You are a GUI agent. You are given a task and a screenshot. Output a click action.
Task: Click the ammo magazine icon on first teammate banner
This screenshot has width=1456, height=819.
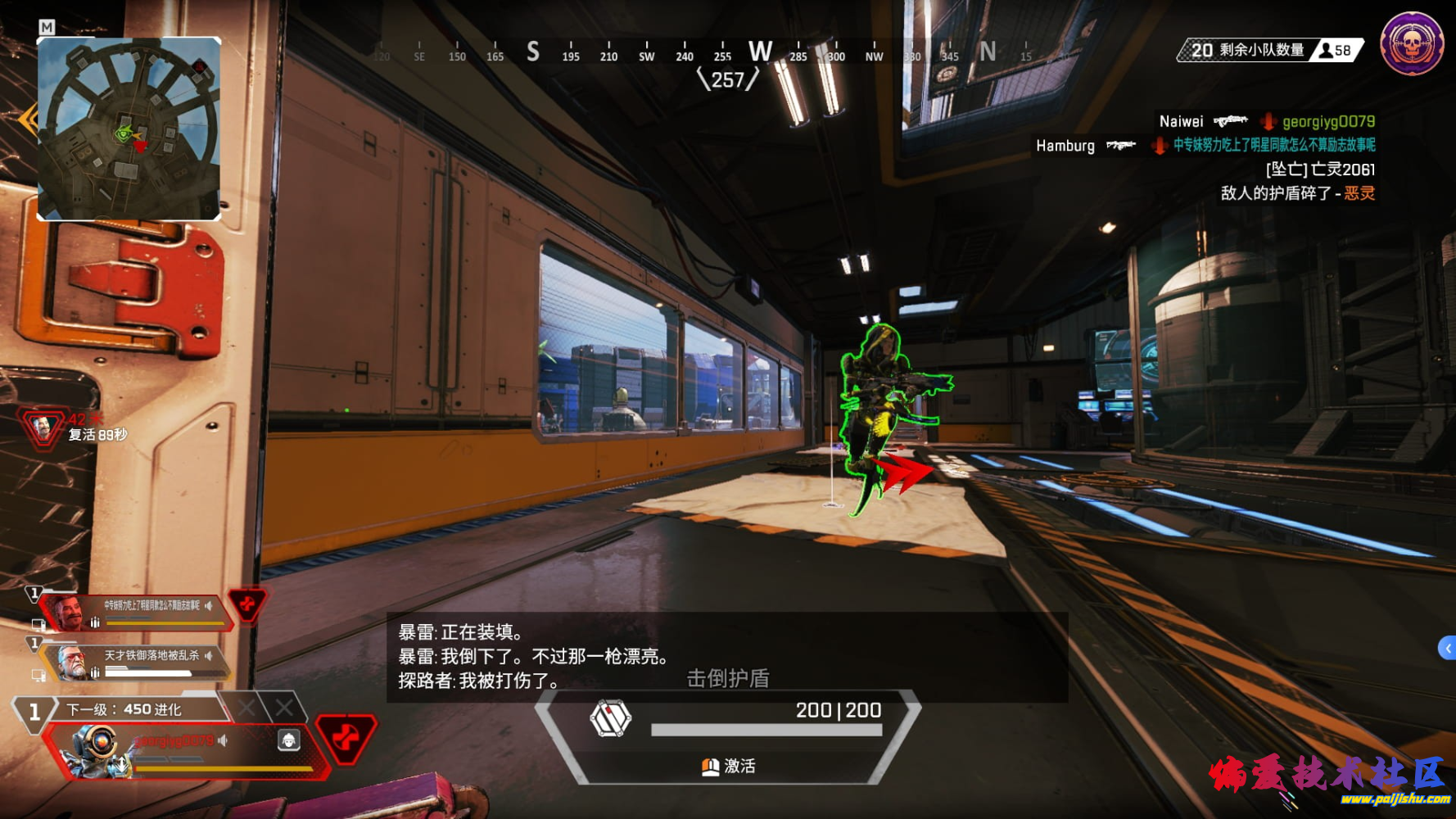coord(94,621)
